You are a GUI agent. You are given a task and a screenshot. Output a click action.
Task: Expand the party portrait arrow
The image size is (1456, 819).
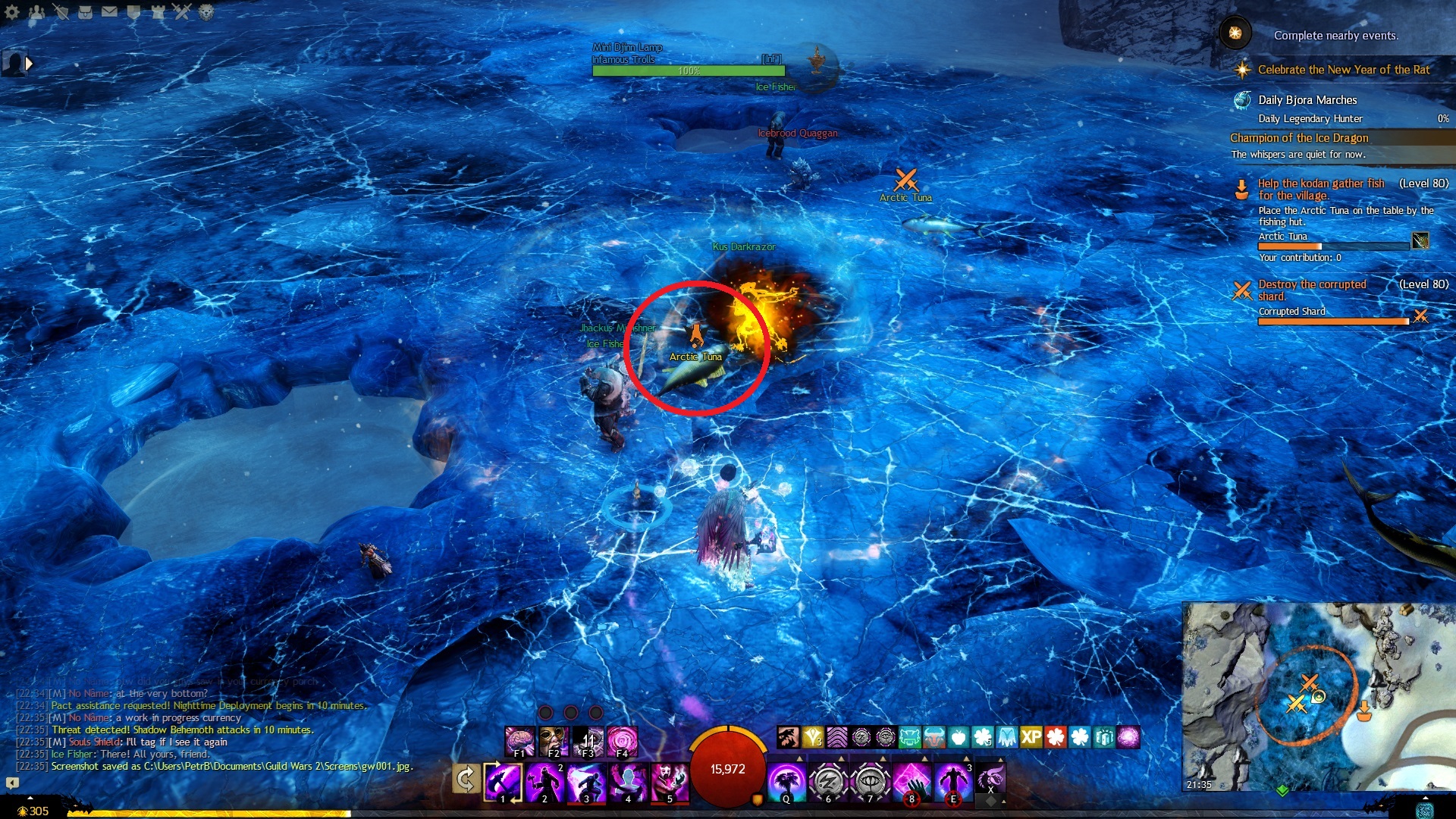point(29,64)
